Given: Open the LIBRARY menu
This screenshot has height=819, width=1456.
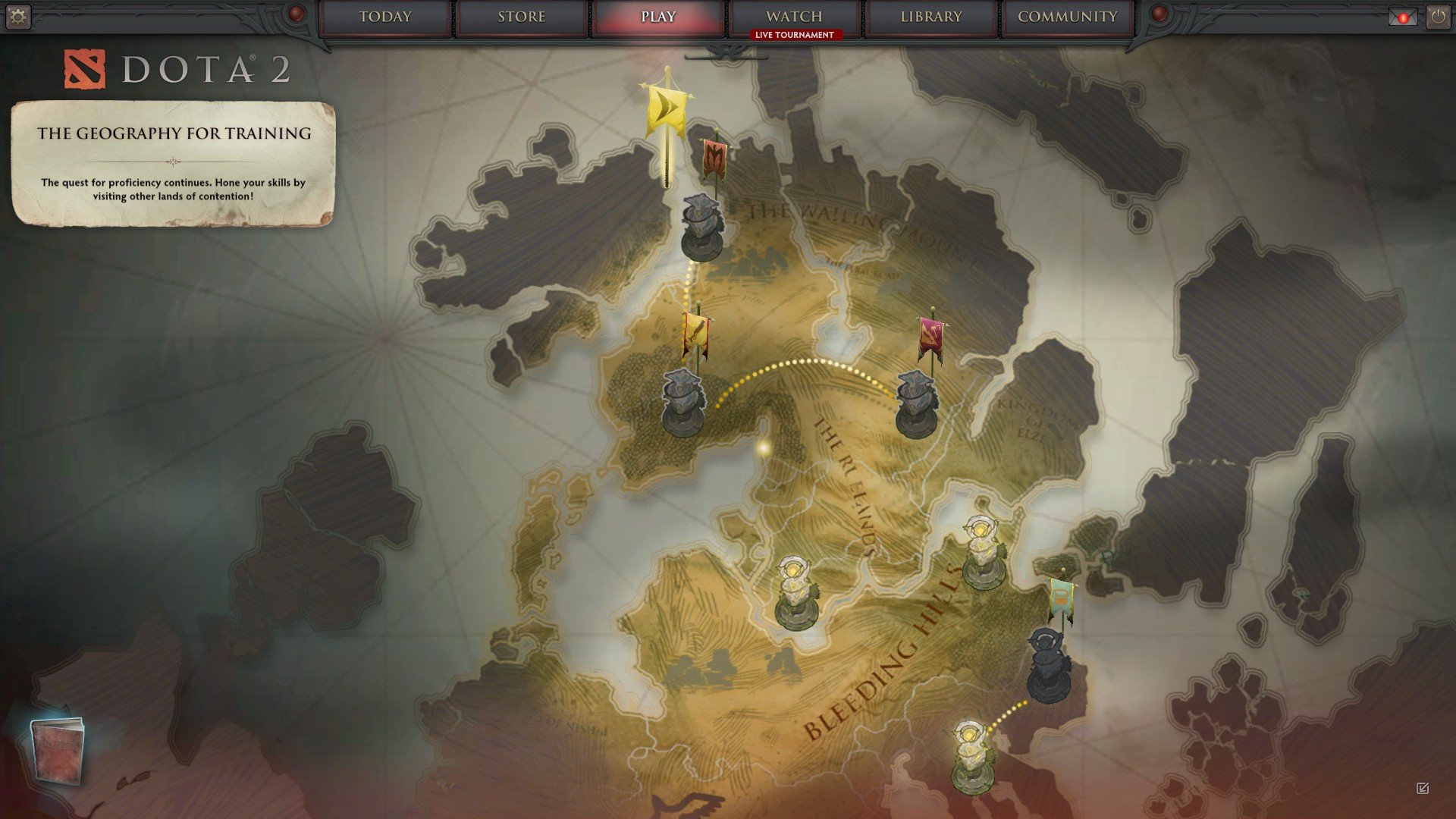Looking at the screenshot, I should [930, 16].
